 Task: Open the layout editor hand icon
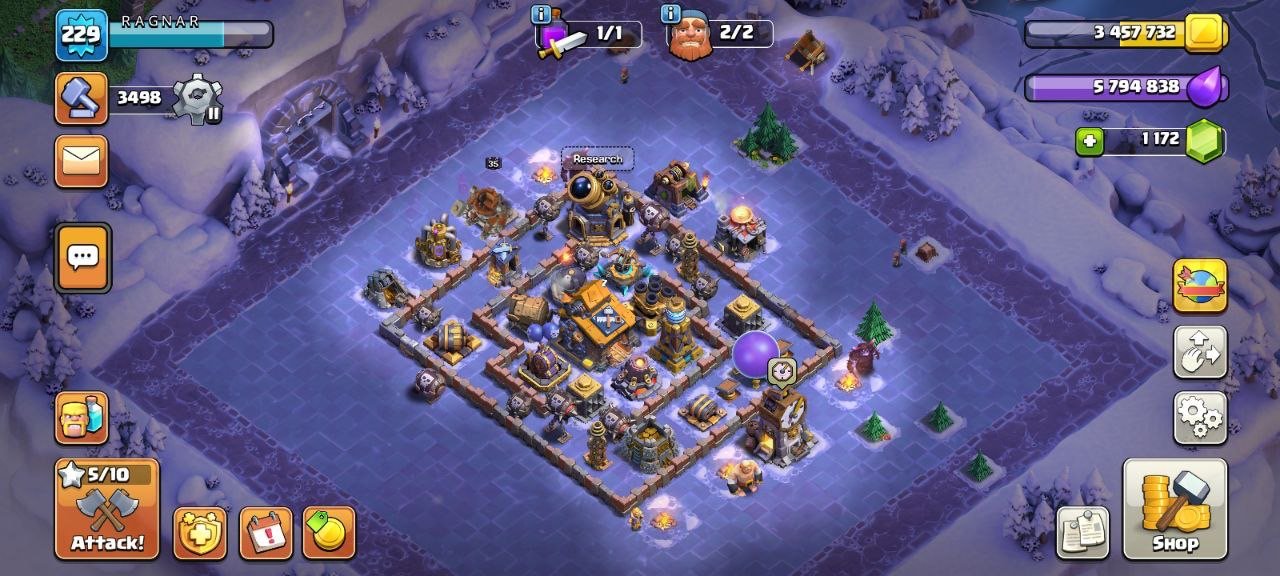coord(1200,351)
